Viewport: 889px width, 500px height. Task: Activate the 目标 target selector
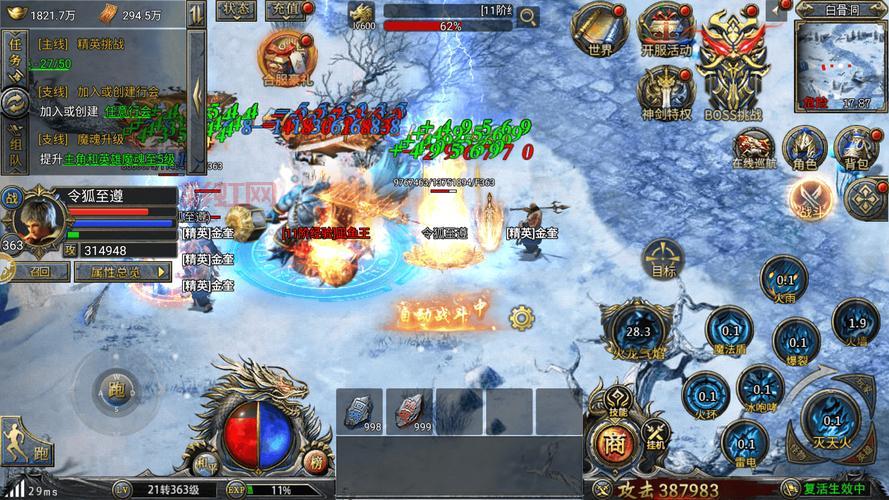coord(664,258)
